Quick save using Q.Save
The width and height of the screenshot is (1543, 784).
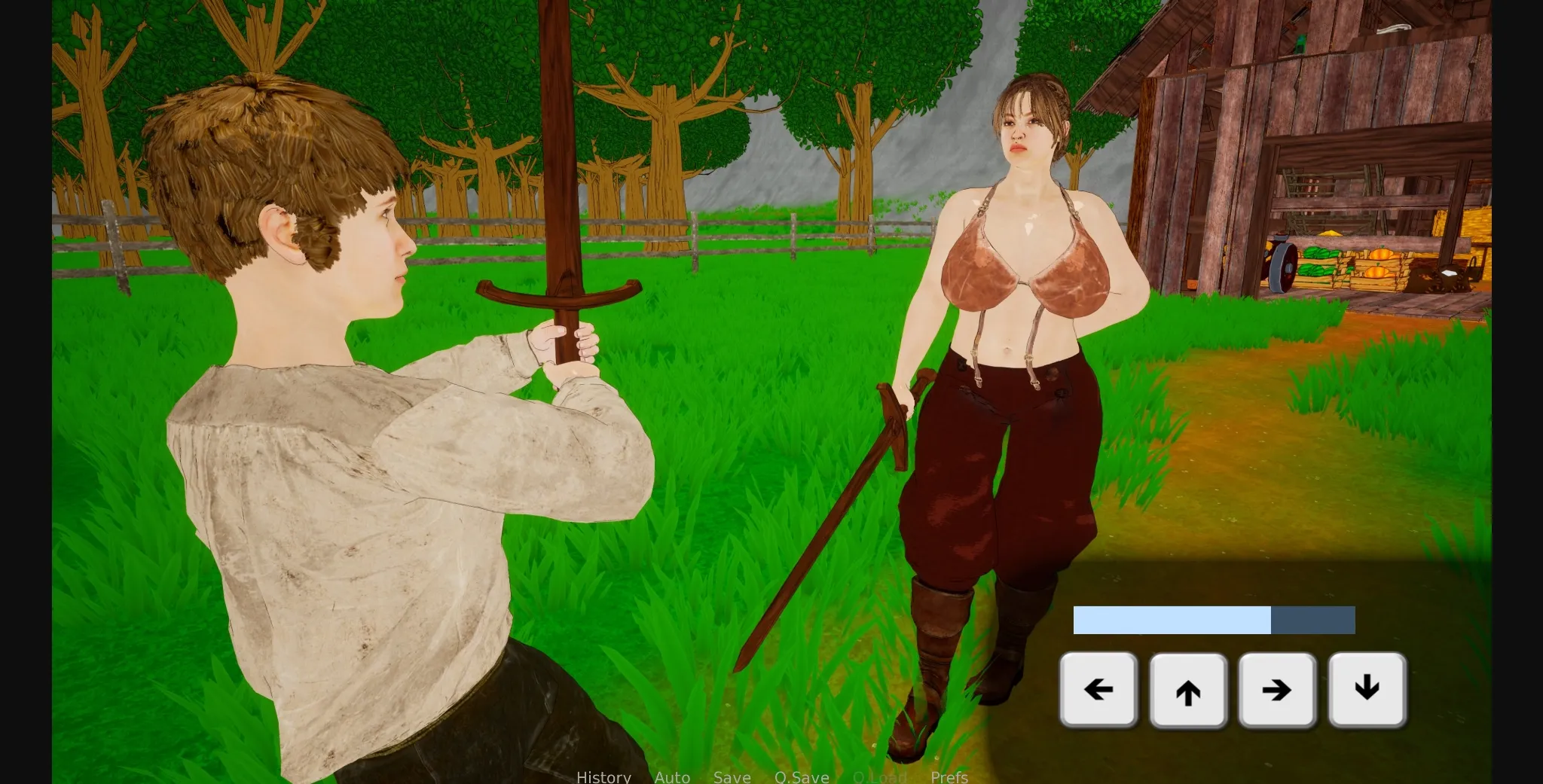[x=802, y=777]
